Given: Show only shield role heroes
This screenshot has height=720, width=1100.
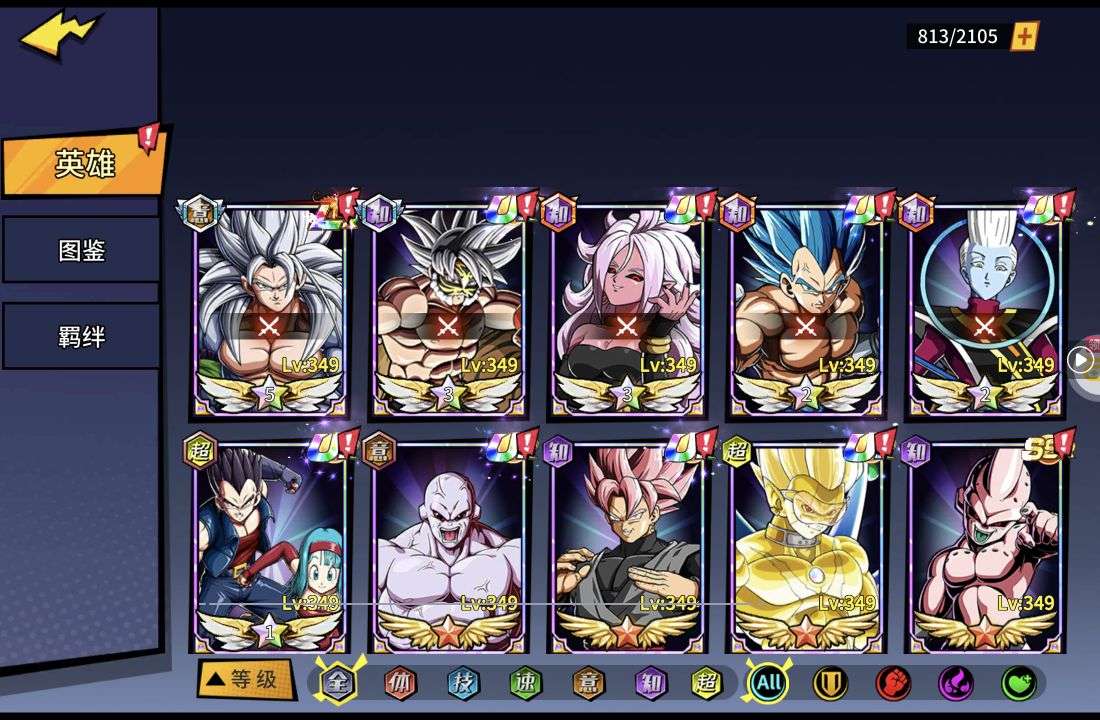Looking at the screenshot, I should [830, 683].
